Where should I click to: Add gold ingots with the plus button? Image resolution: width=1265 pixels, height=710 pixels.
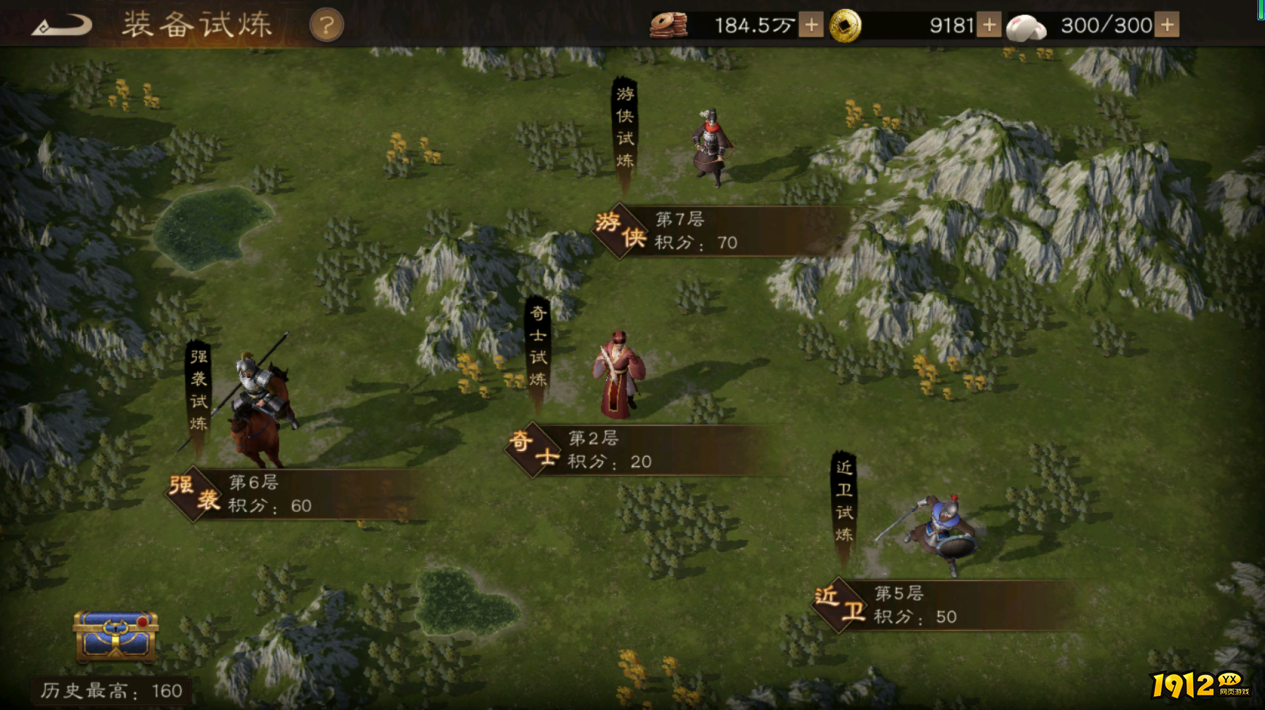click(989, 25)
